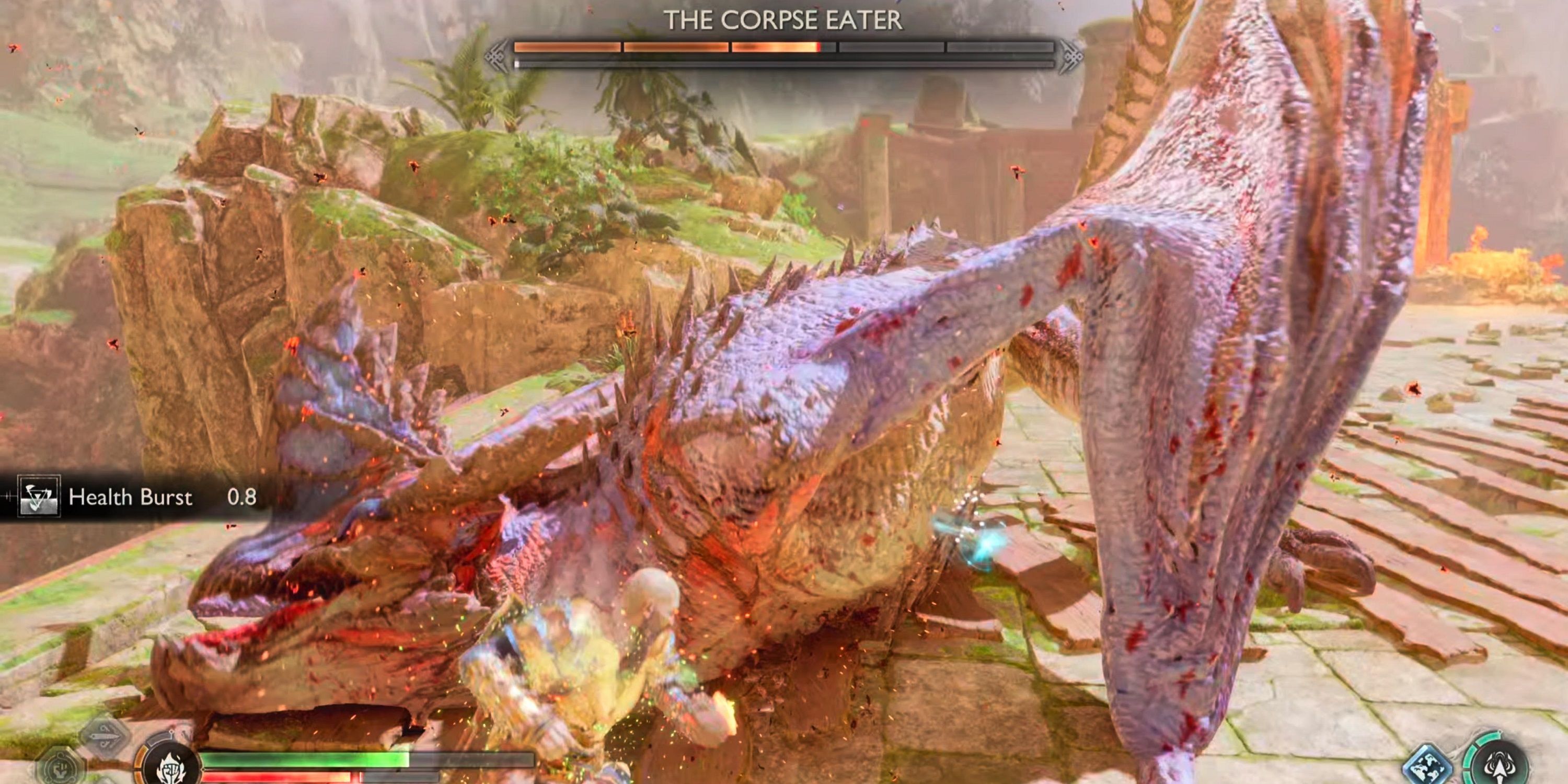Expand the boss health bar segments
Screen dimensions: 1568x784
(x=785, y=48)
